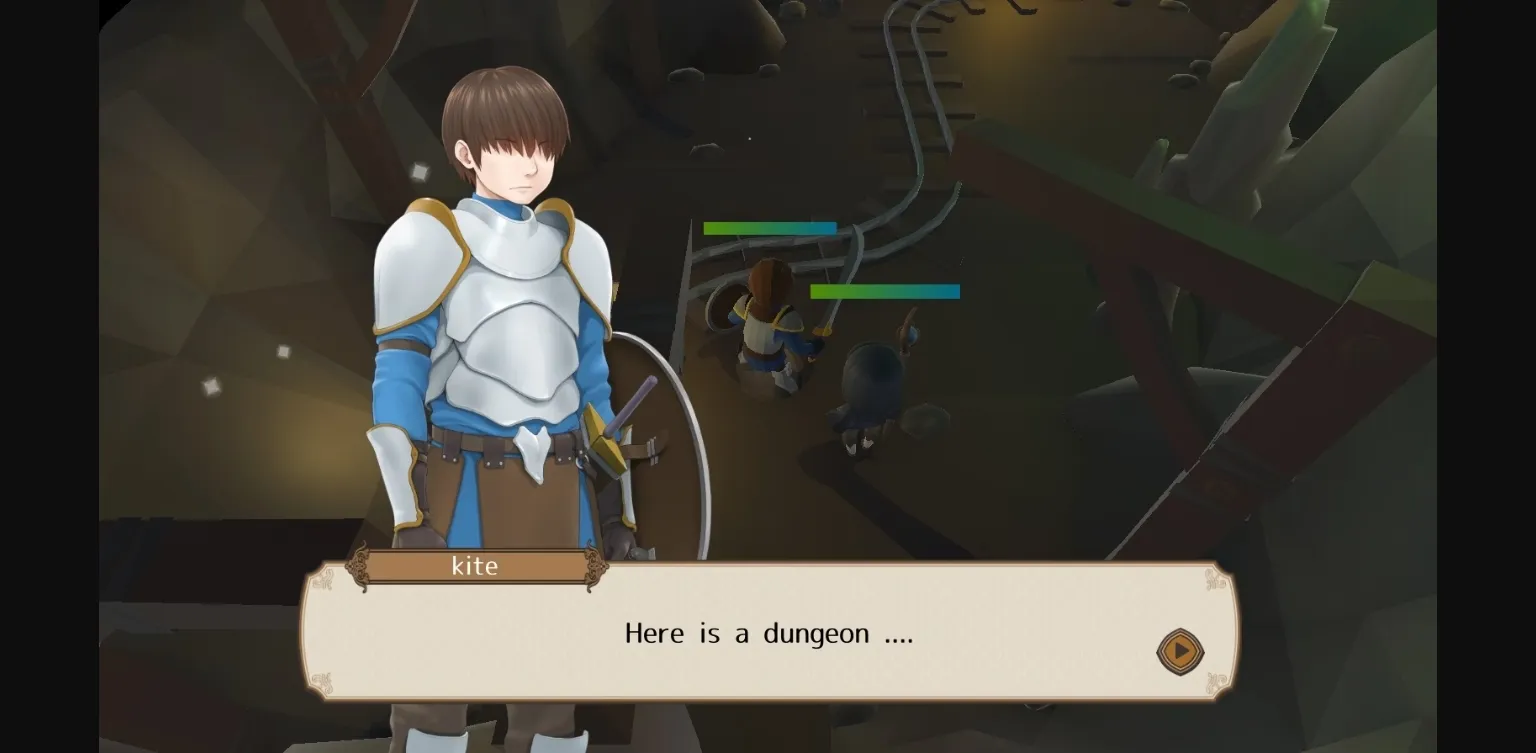Image resolution: width=1536 pixels, height=753 pixels.
Task: Click Kite's character portrait
Action: [x=500, y=300]
